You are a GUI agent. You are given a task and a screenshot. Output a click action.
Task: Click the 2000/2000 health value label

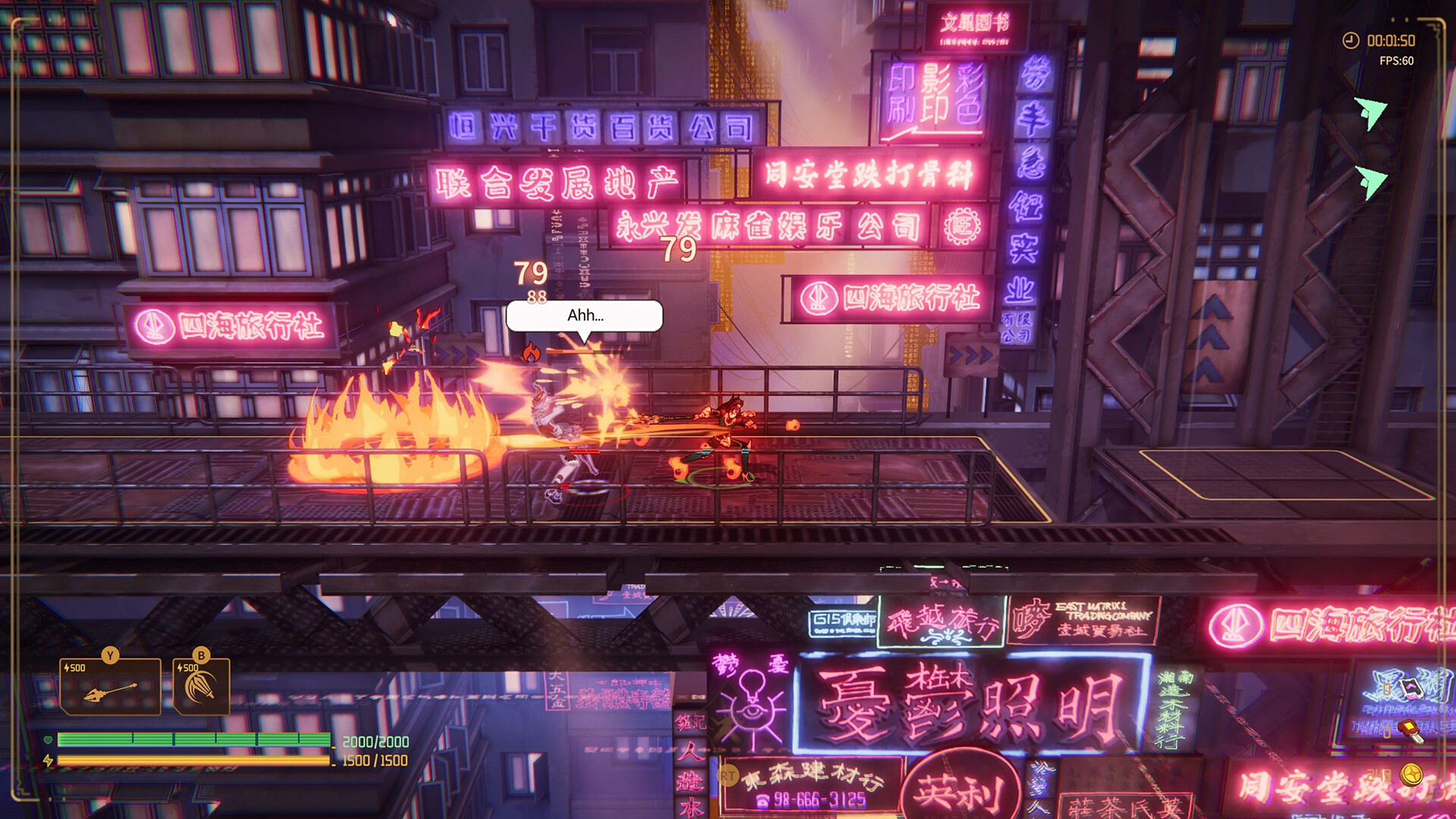tap(374, 741)
